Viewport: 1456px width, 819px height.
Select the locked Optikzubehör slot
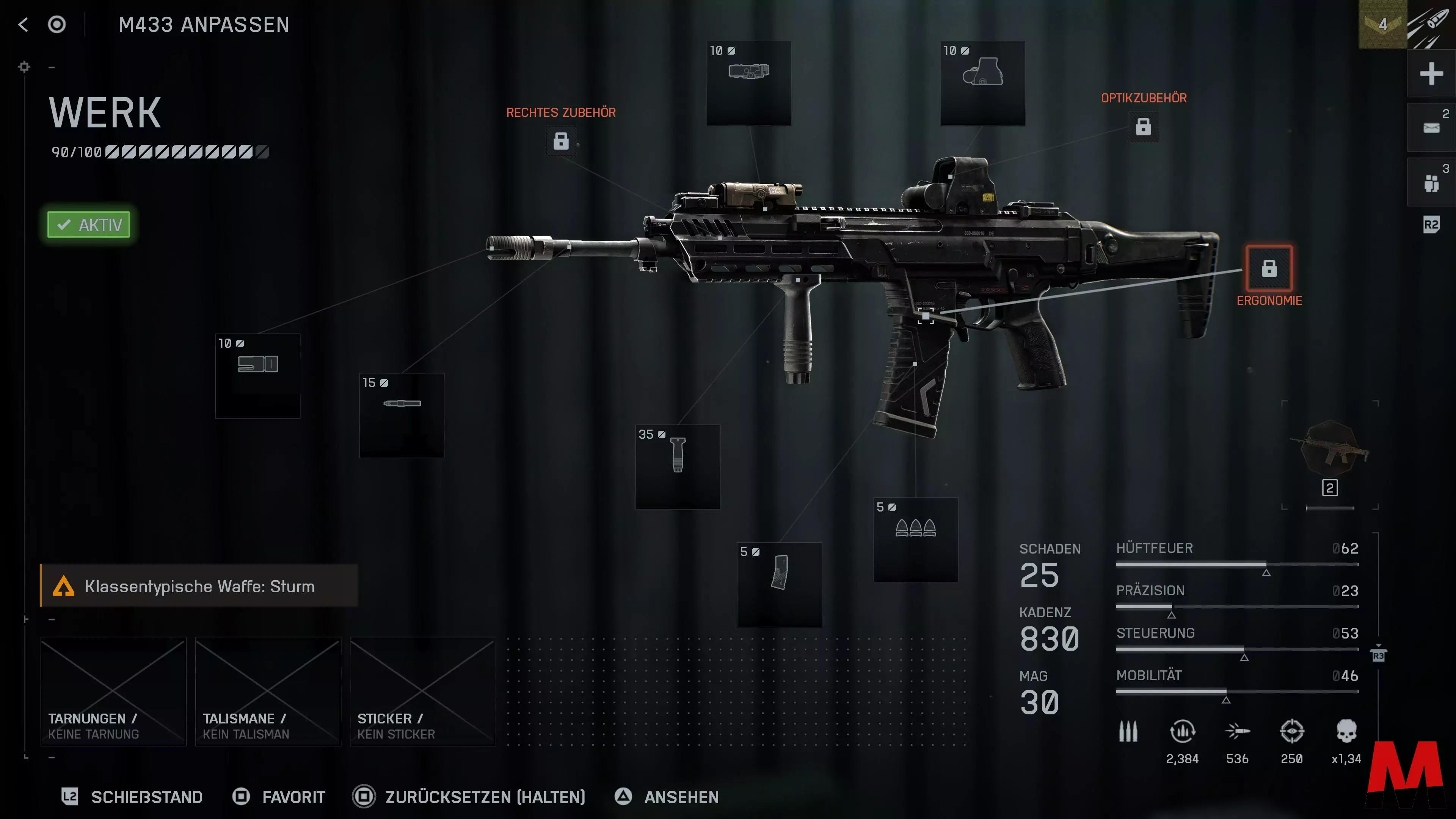(x=1143, y=127)
